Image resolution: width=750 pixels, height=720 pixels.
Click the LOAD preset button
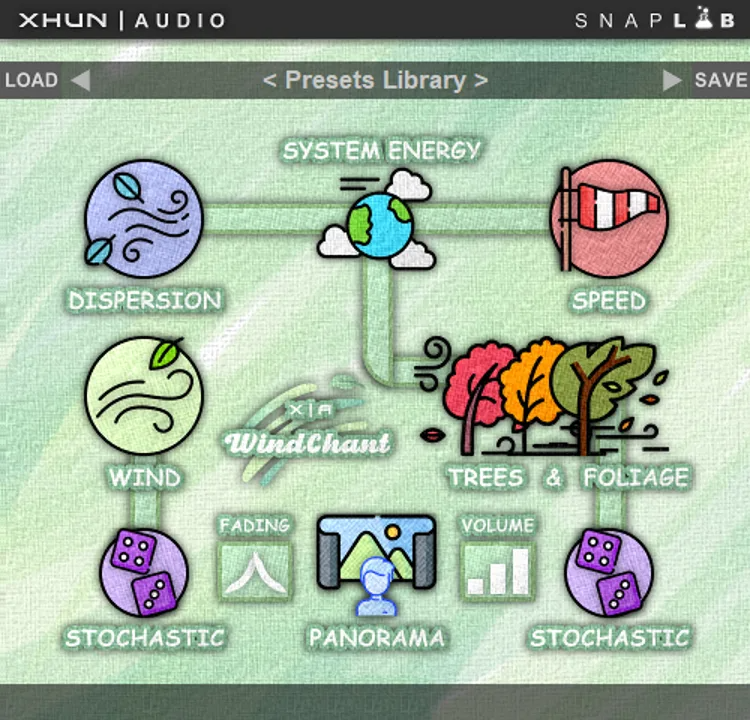point(31,80)
